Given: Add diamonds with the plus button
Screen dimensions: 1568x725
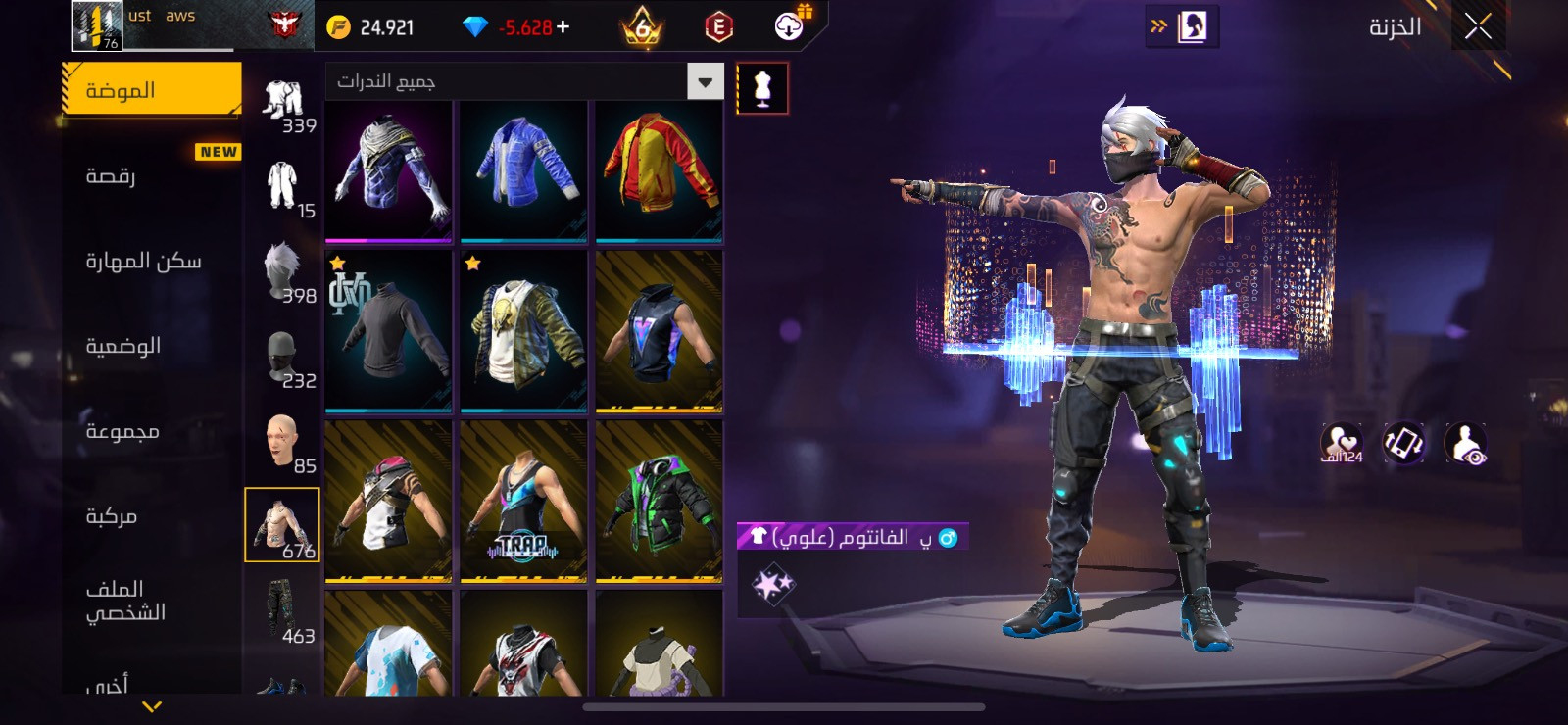Looking at the screenshot, I should tap(563, 27).
